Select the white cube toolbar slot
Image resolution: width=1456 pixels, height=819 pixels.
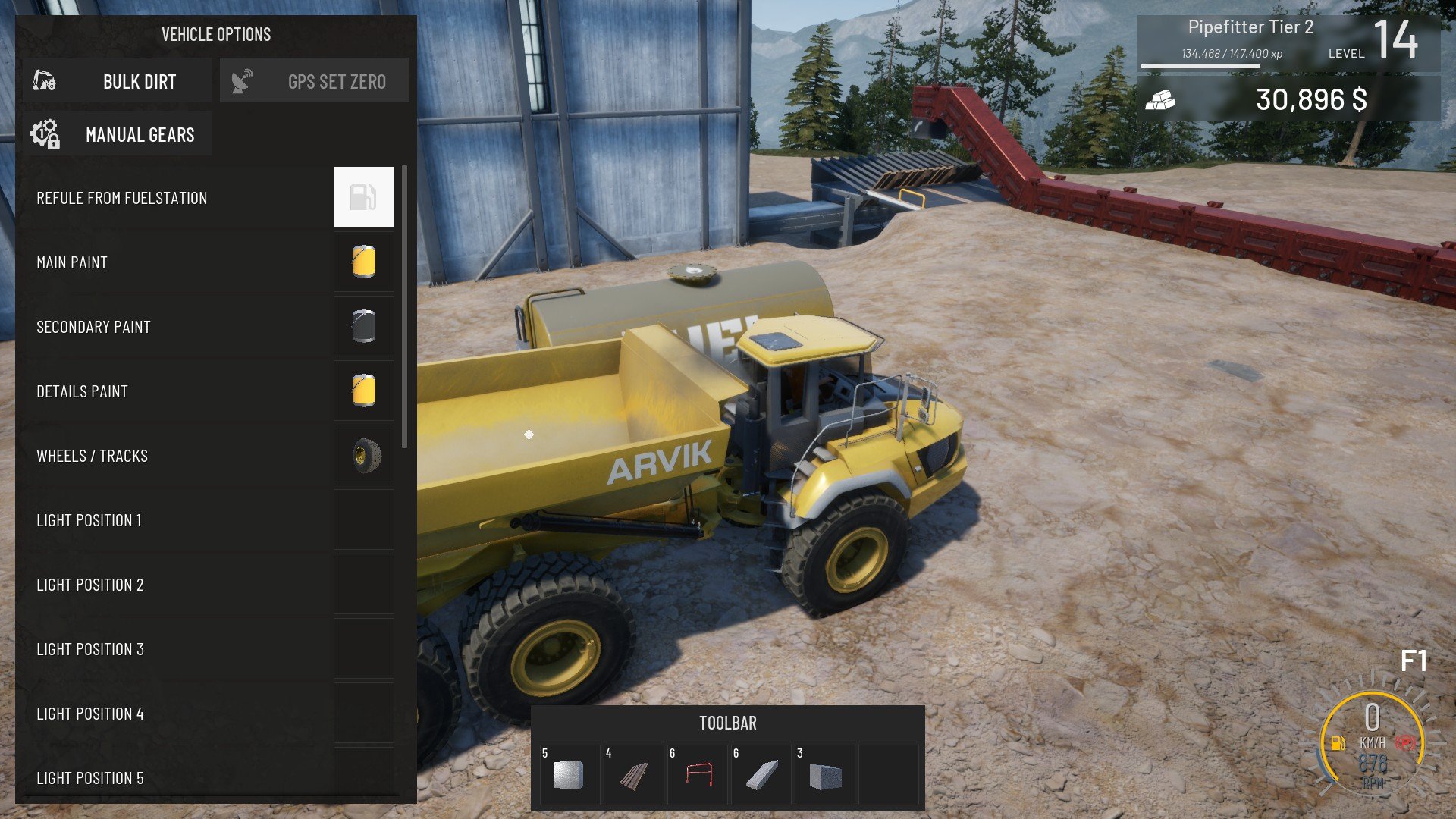pos(569,775)
